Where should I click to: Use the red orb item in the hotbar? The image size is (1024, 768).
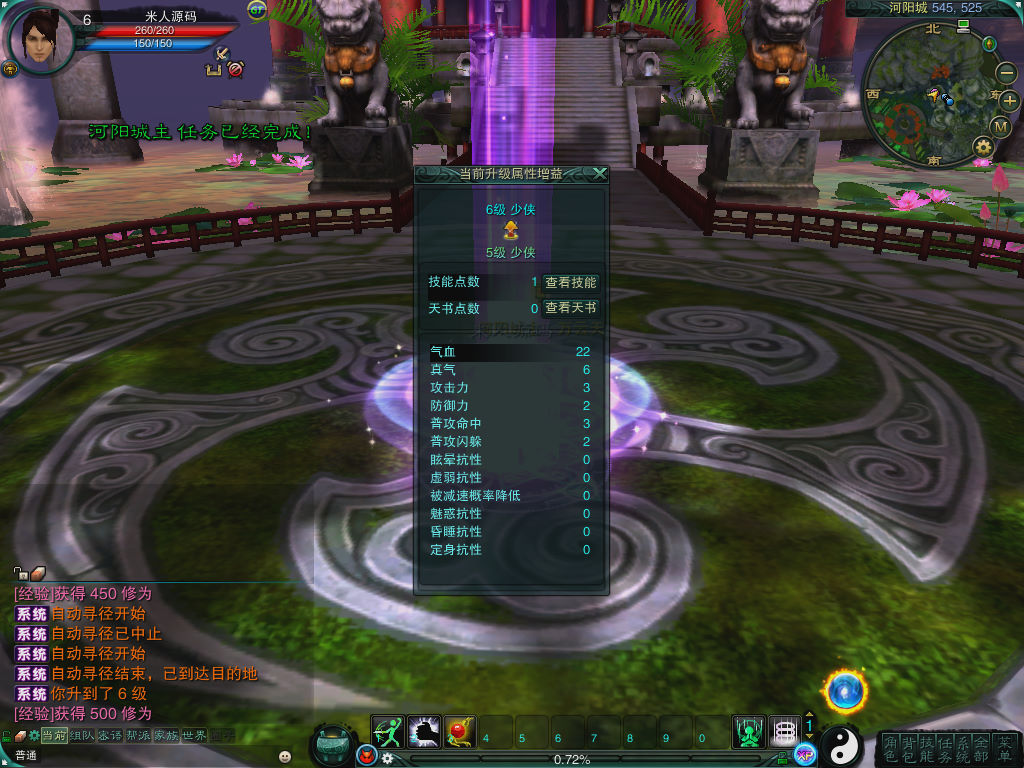point(460,732)
